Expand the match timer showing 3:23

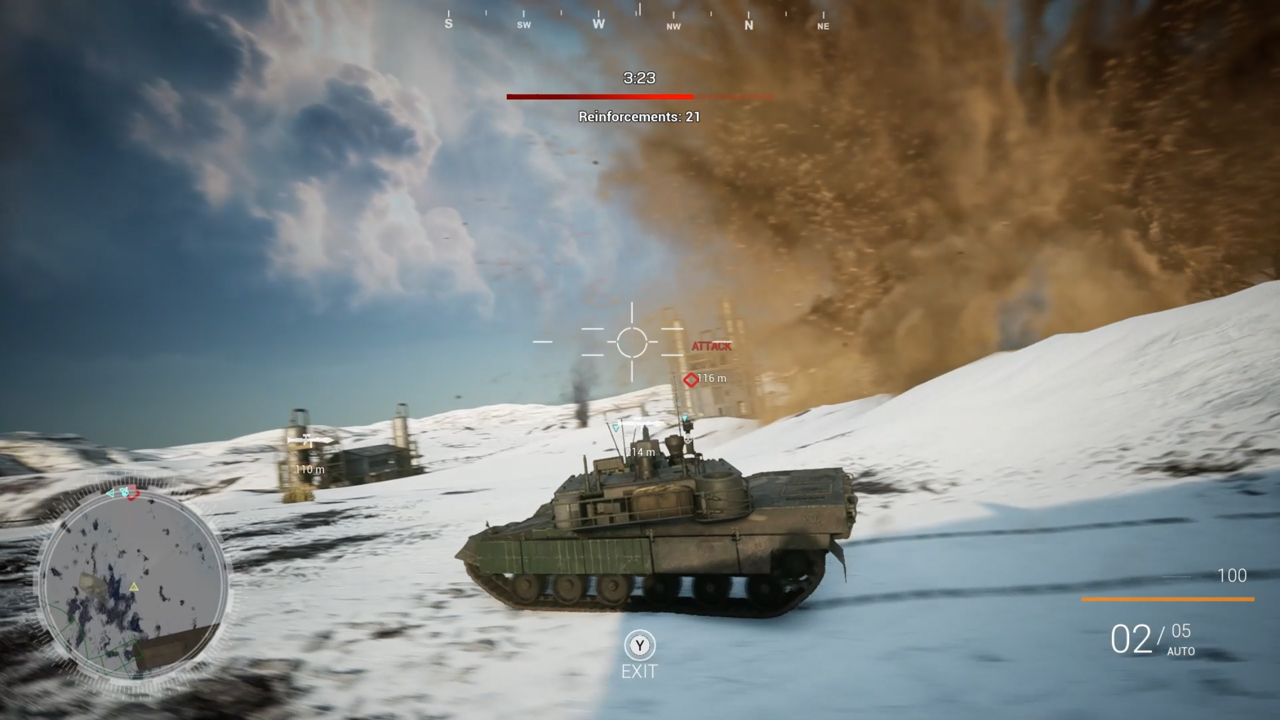tap(639, 78)
